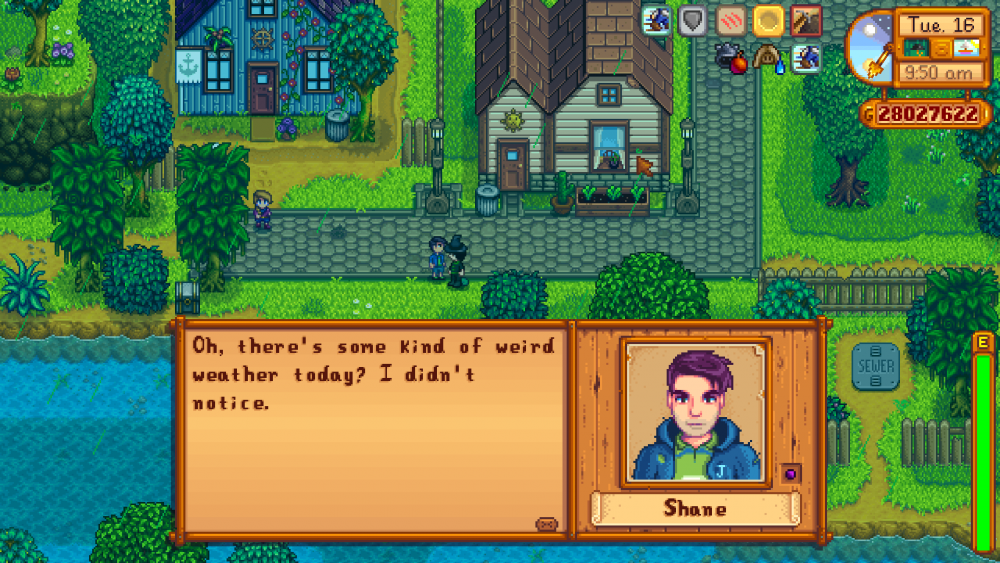Inspect the pickaxe mining buff icon
The width and height of the screenshot is (1000, 563).
[x=806, y=20]
